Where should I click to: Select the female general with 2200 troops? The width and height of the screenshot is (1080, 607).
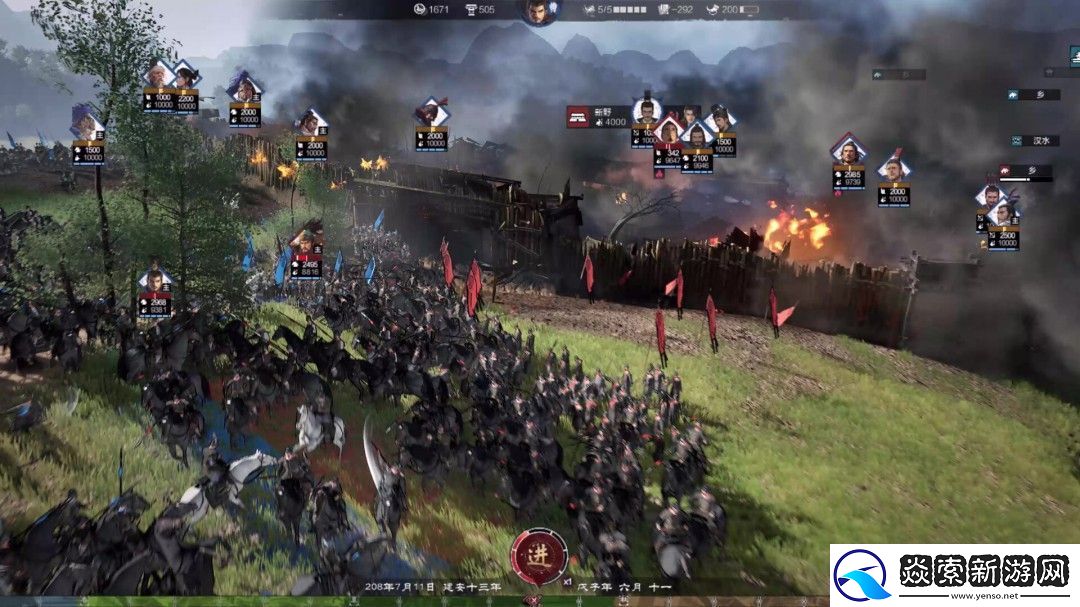click(185, 75)
